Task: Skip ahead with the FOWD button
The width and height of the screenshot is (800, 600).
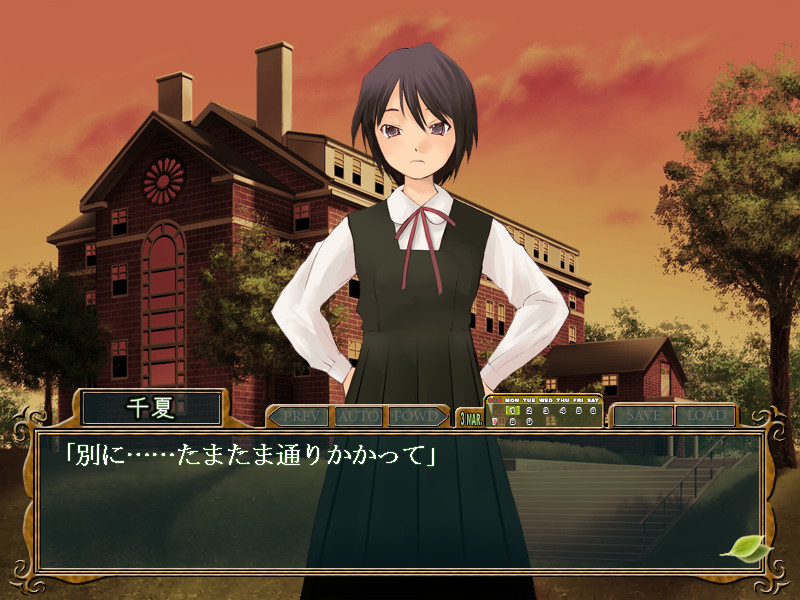Action: coord(414,415)
